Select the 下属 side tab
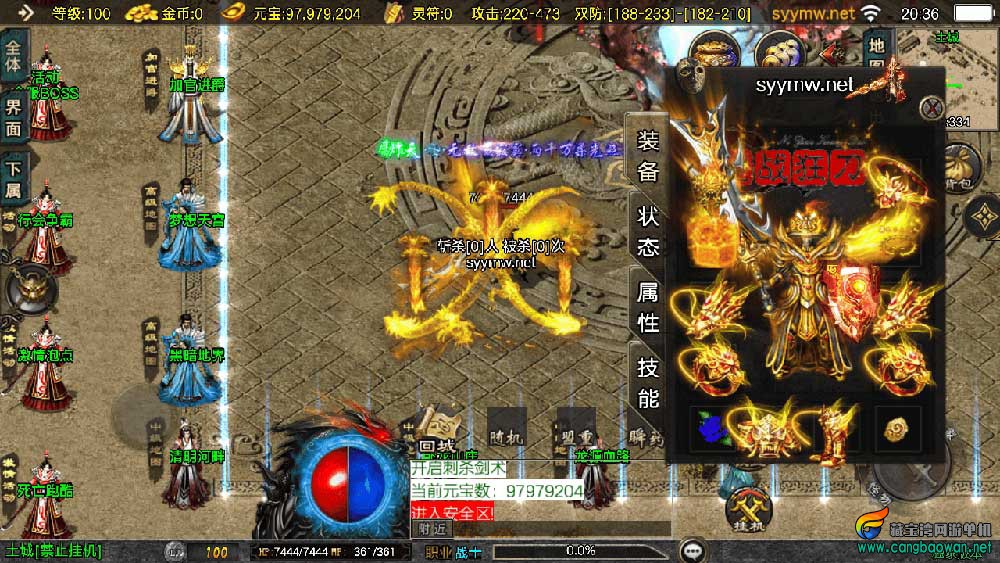The image size is (1000, 563). pos(13,180)
